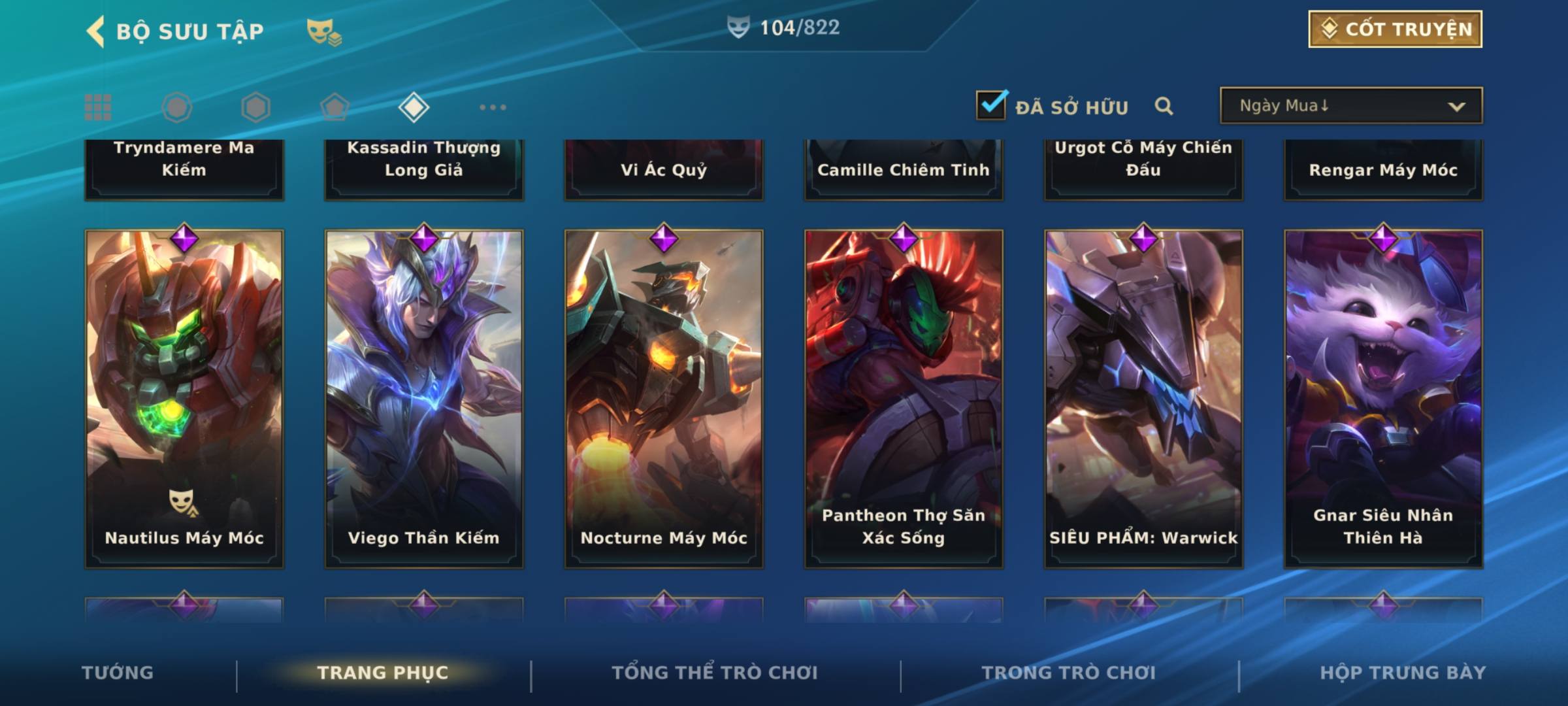1568x706 pixels.
Task: Switch to the Tướng tab
Action: pyautogui.click(x=118, y=673)
